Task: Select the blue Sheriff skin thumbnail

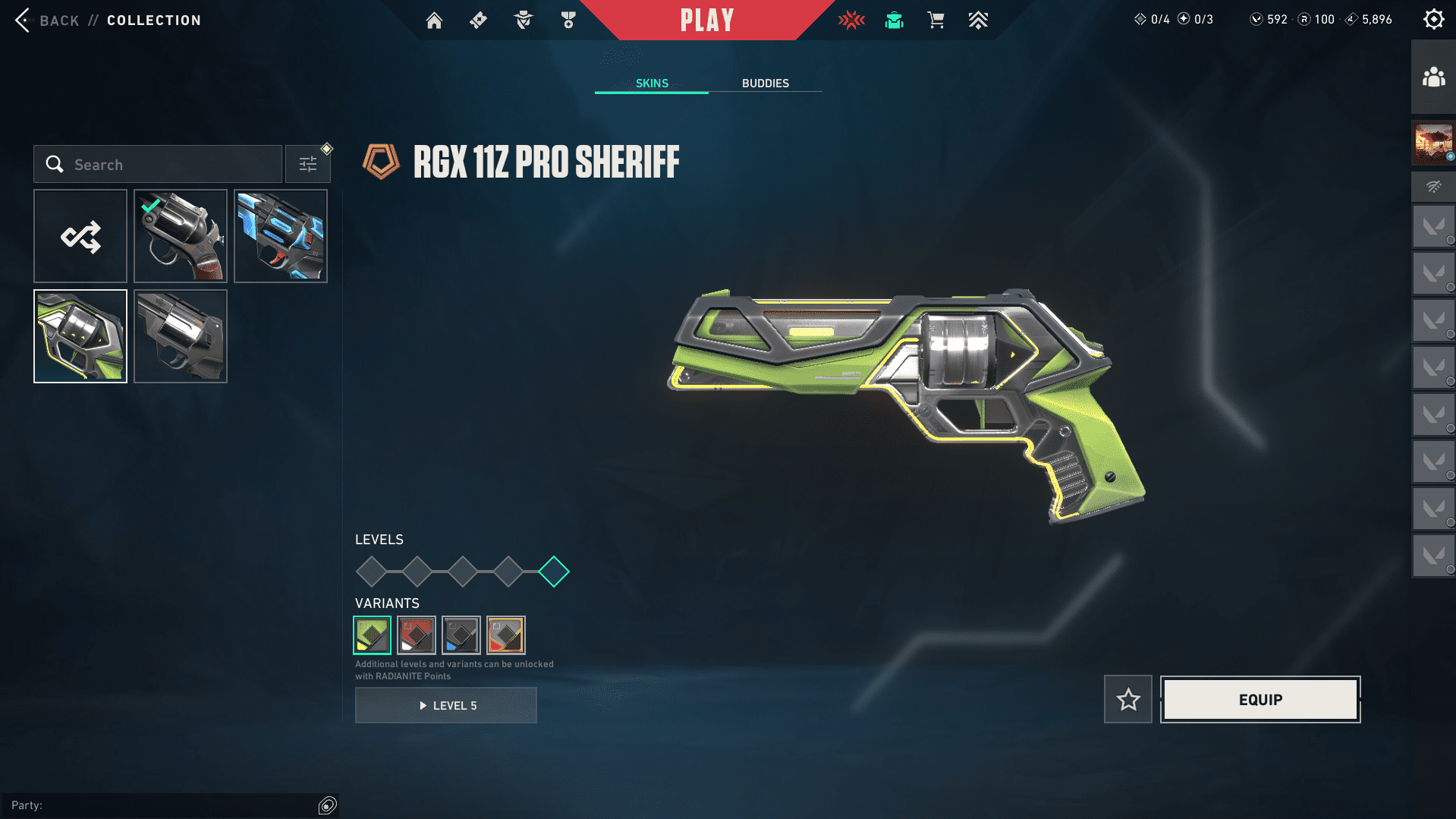Action: 281,236
